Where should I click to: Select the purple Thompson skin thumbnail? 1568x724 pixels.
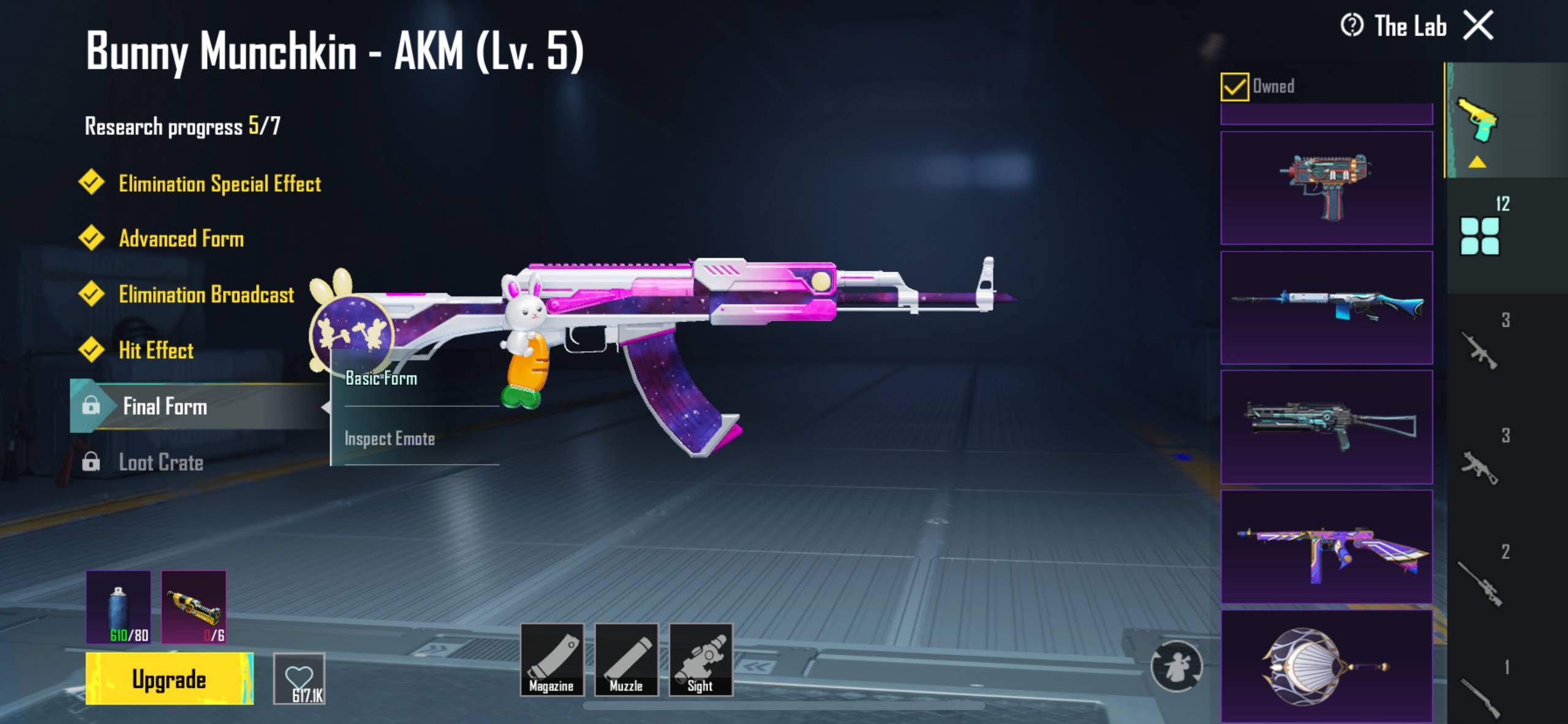1326,547
